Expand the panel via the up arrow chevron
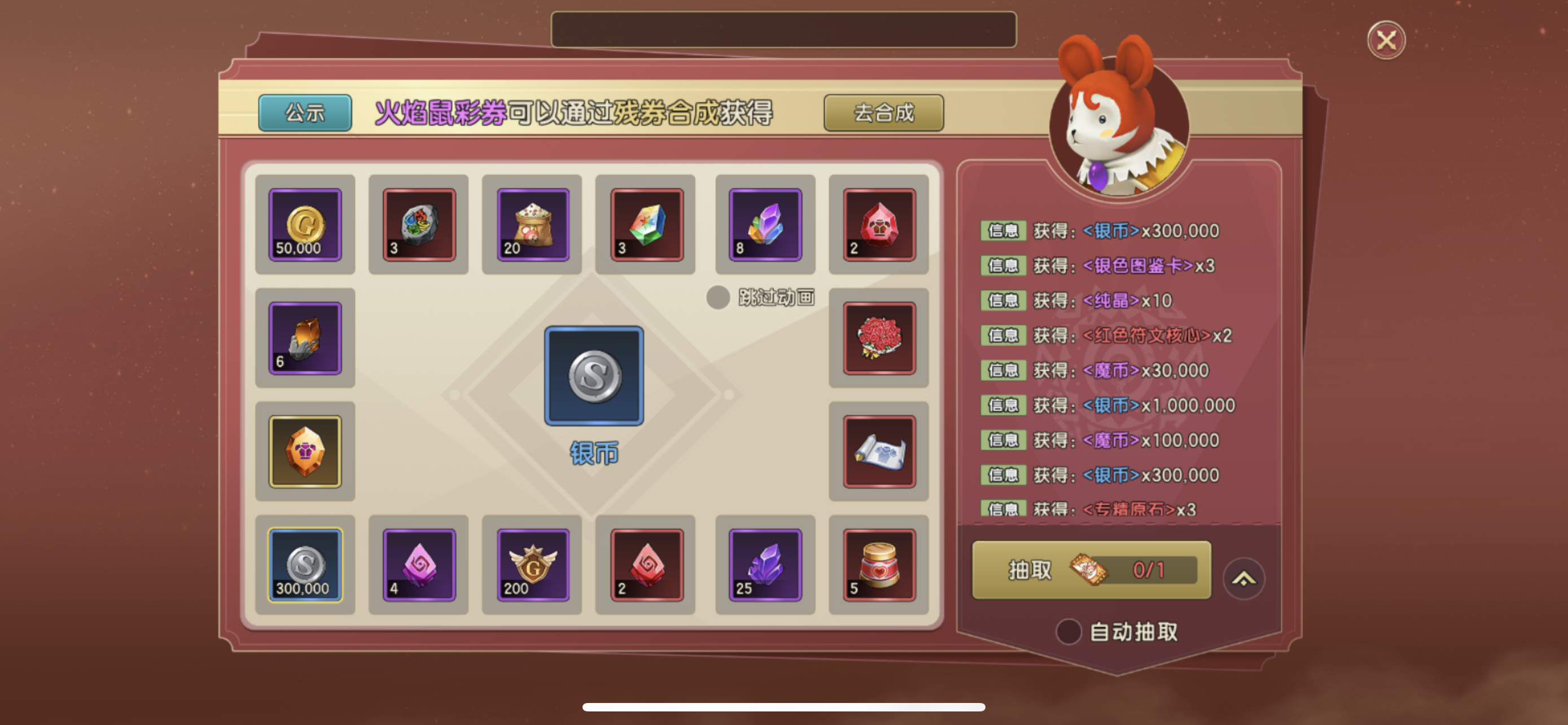This screenshot has width=1568, height=725. [1245, 578]
